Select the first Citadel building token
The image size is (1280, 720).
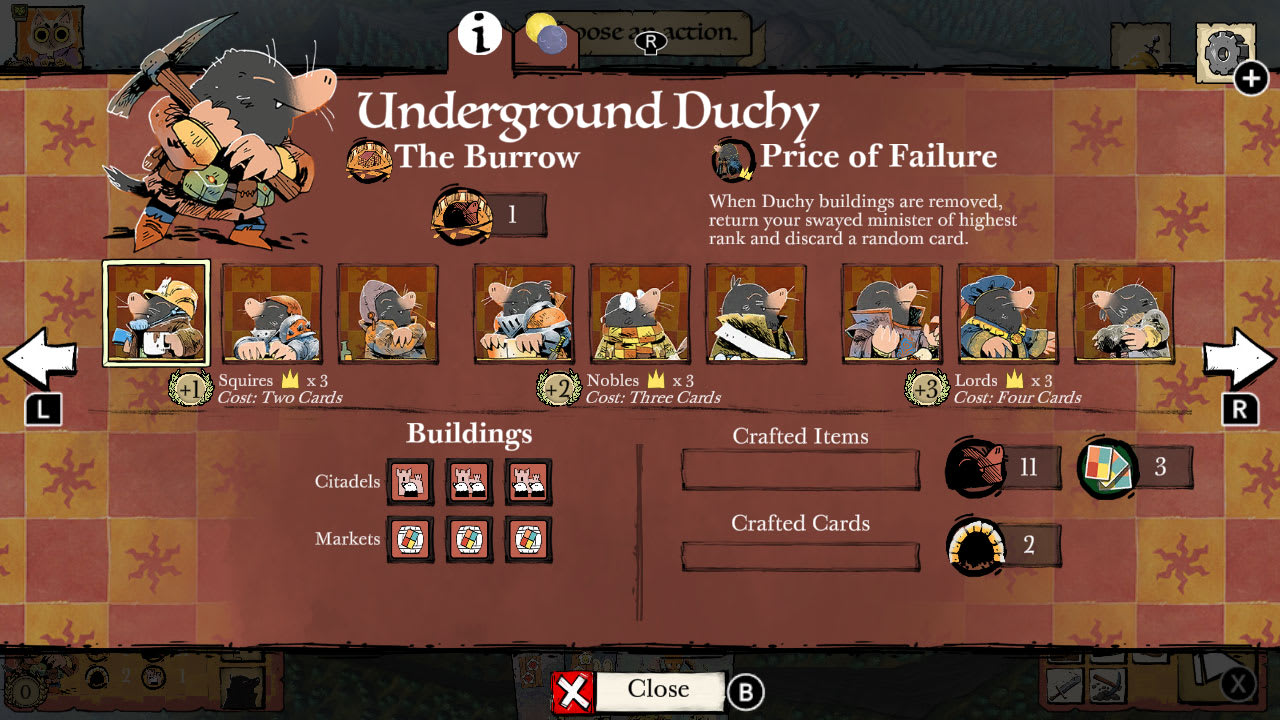[x=412, y=481]
